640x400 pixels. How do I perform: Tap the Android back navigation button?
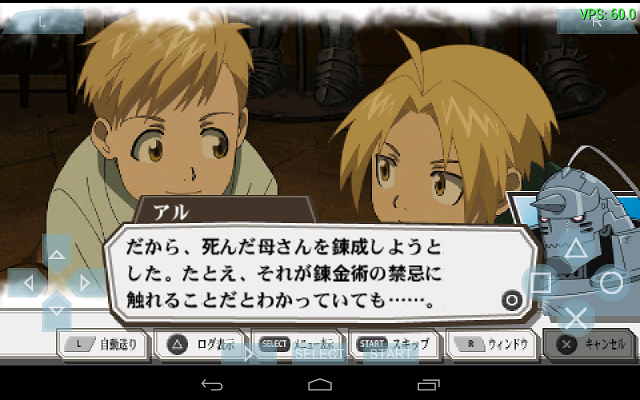(x=212, y=385)
